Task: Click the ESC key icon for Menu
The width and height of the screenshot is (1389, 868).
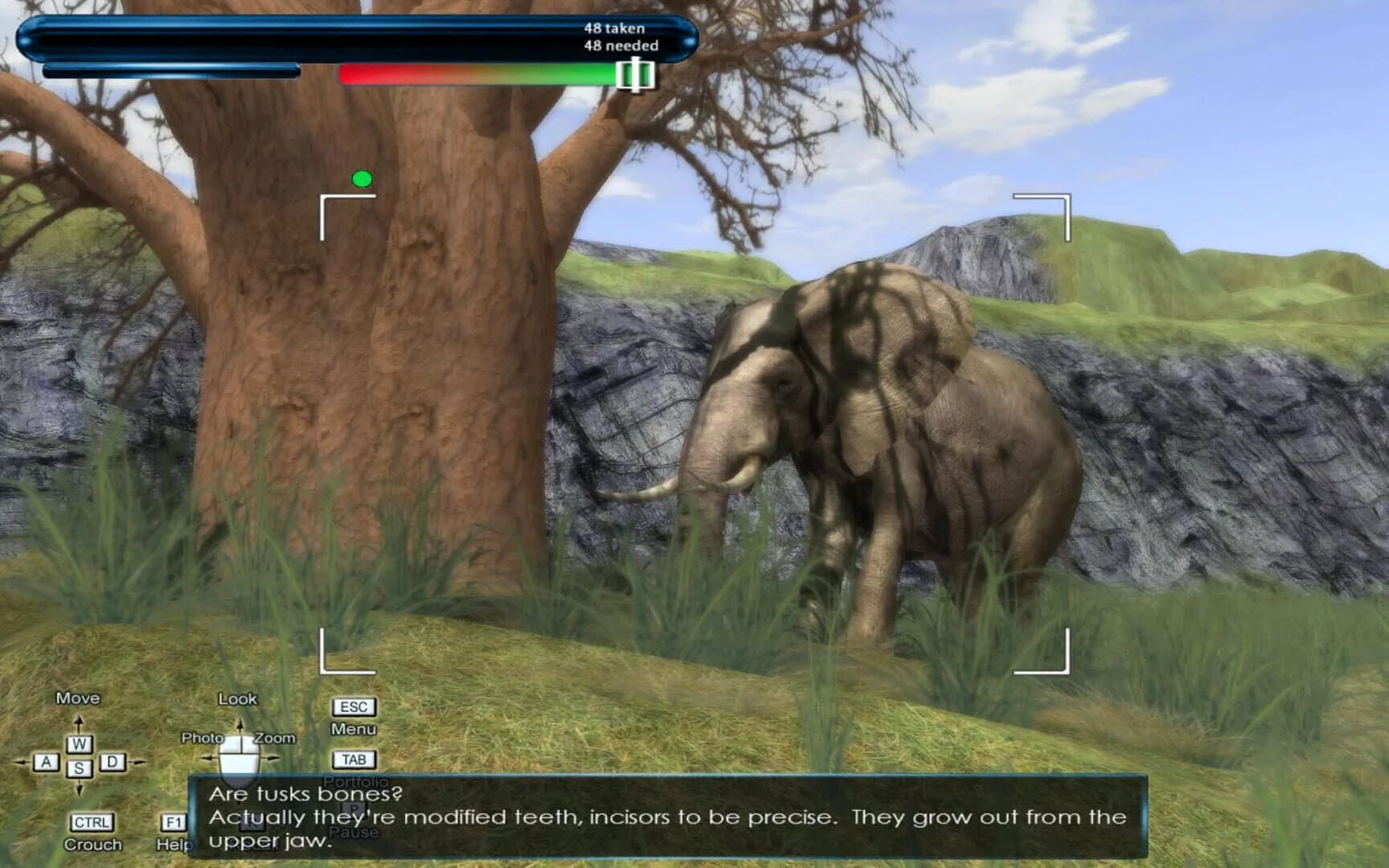Action: point(352,706)
